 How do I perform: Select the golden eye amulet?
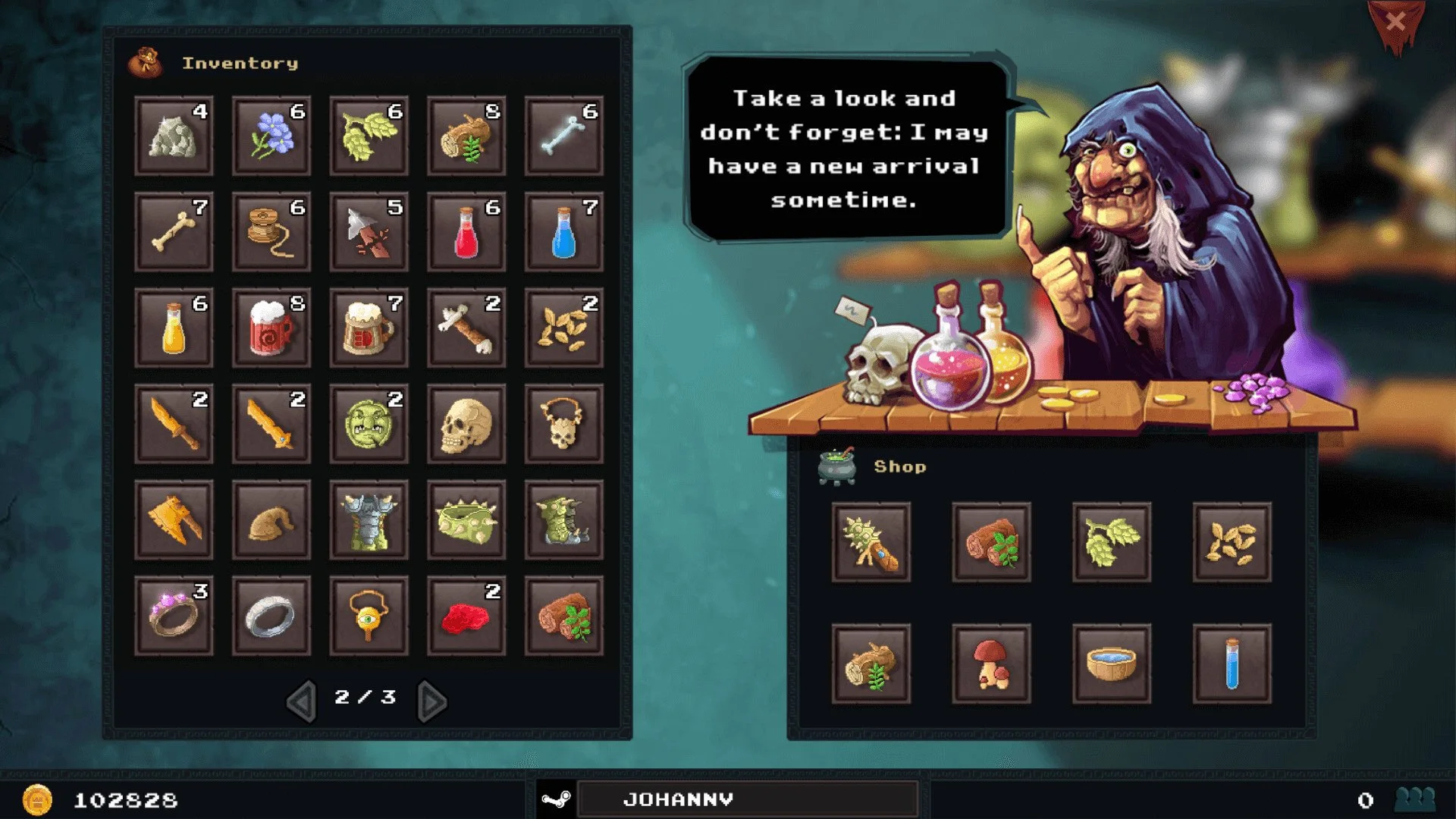[x=369, y=616]
